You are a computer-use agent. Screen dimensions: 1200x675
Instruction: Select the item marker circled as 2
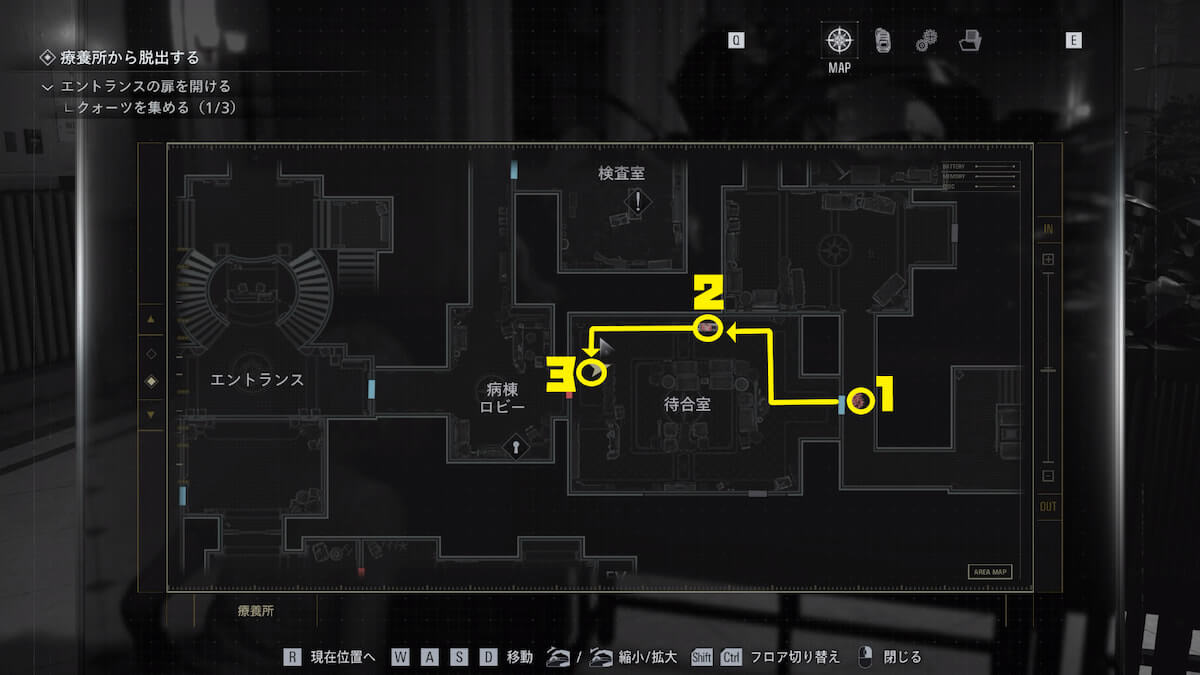(708, 328)
